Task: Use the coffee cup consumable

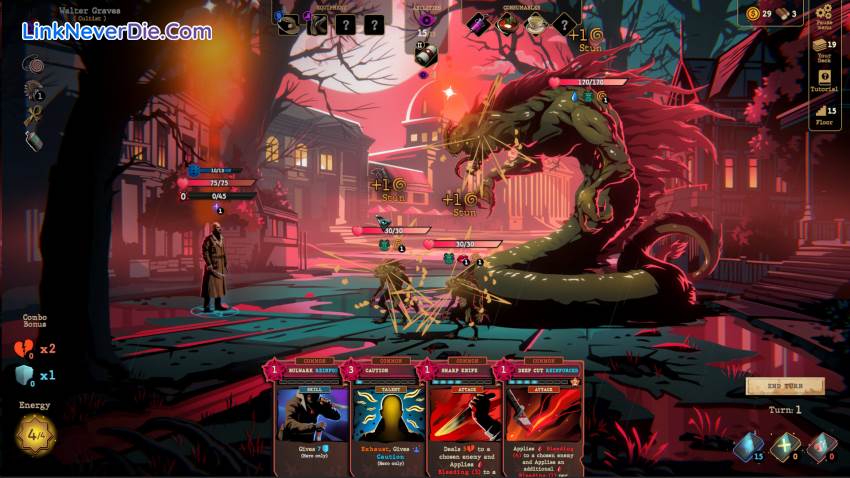Action: click(x=536, y=23)
